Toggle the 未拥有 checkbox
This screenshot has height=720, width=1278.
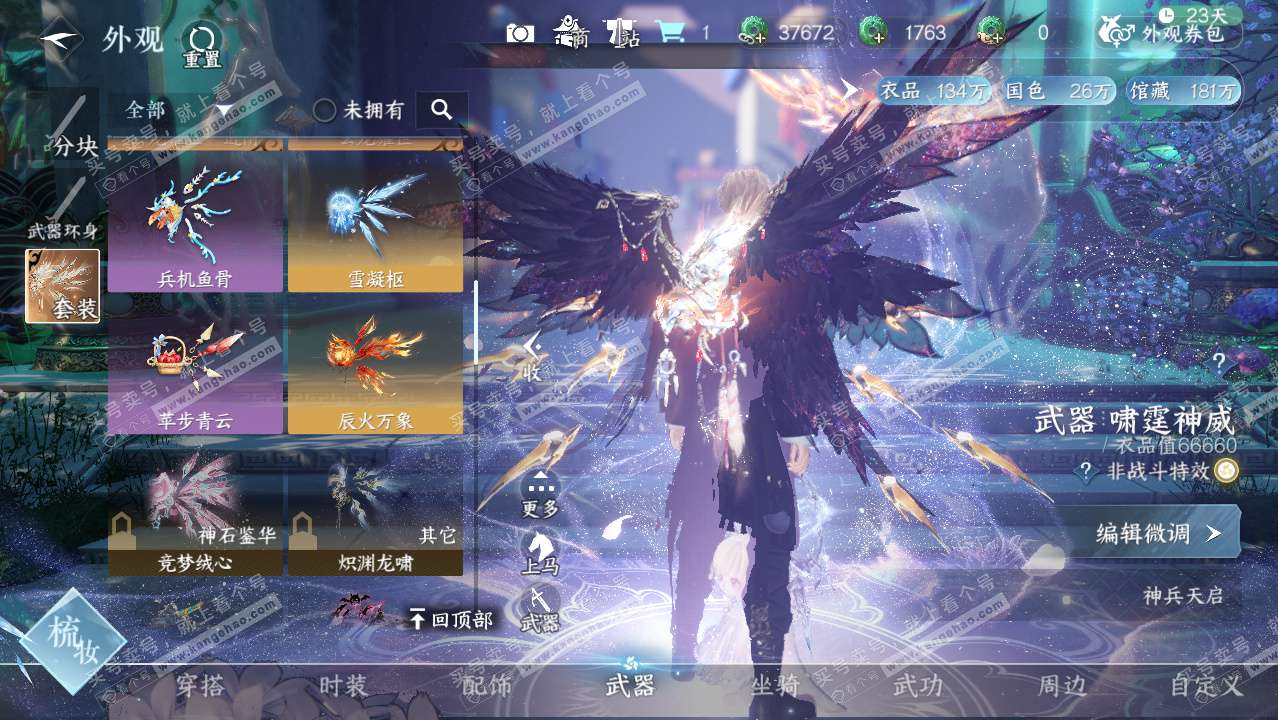(325, 111)
